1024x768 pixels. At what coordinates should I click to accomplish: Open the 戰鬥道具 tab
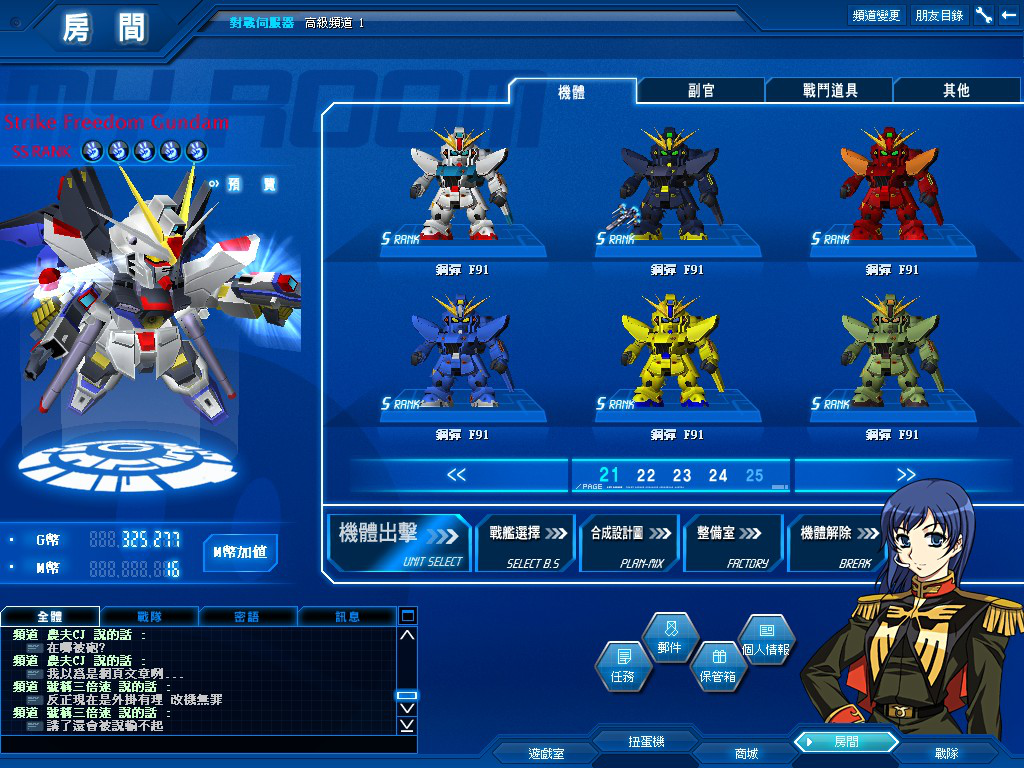829,91
